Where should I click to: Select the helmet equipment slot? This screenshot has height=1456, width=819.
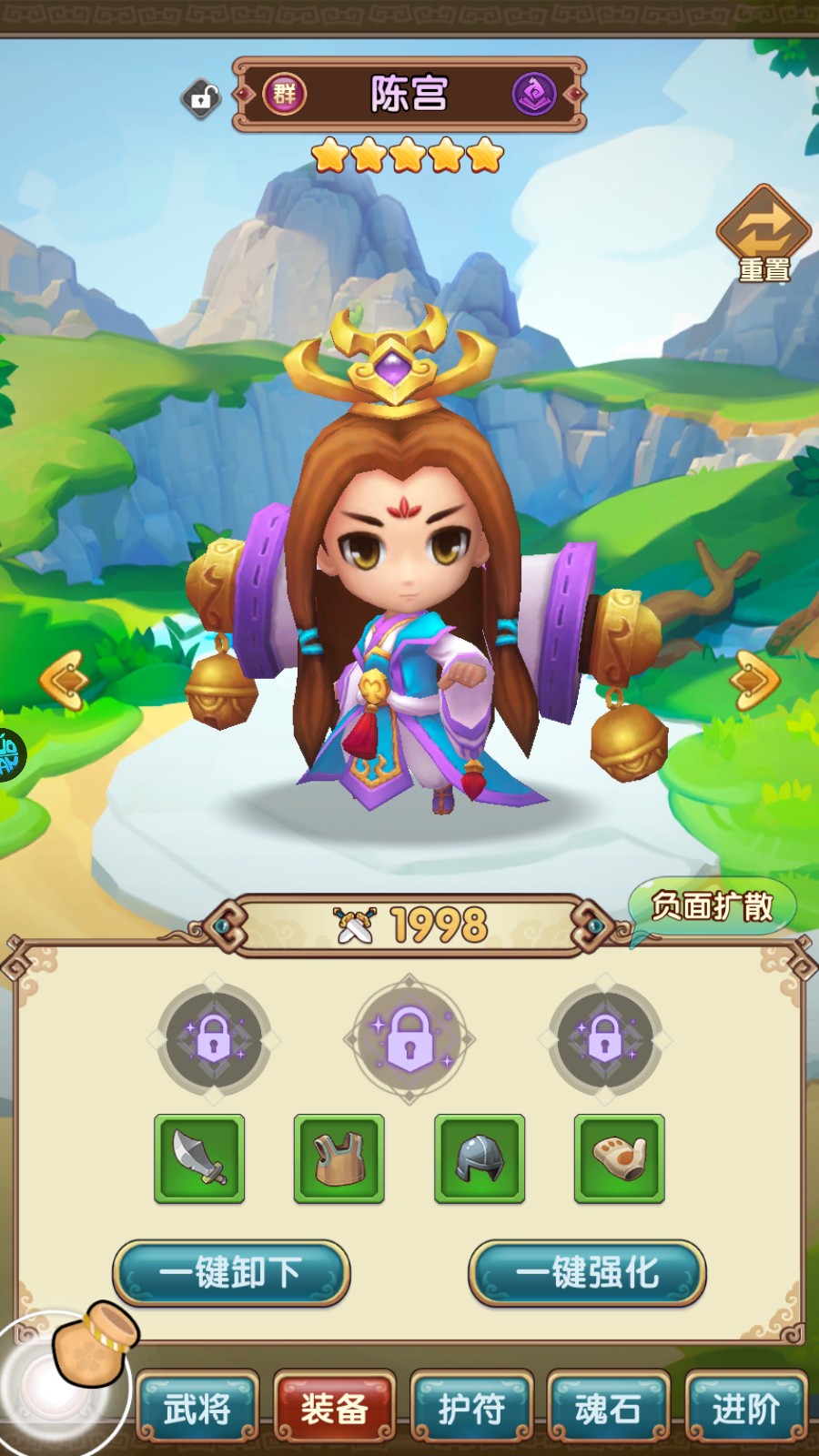480,1158
